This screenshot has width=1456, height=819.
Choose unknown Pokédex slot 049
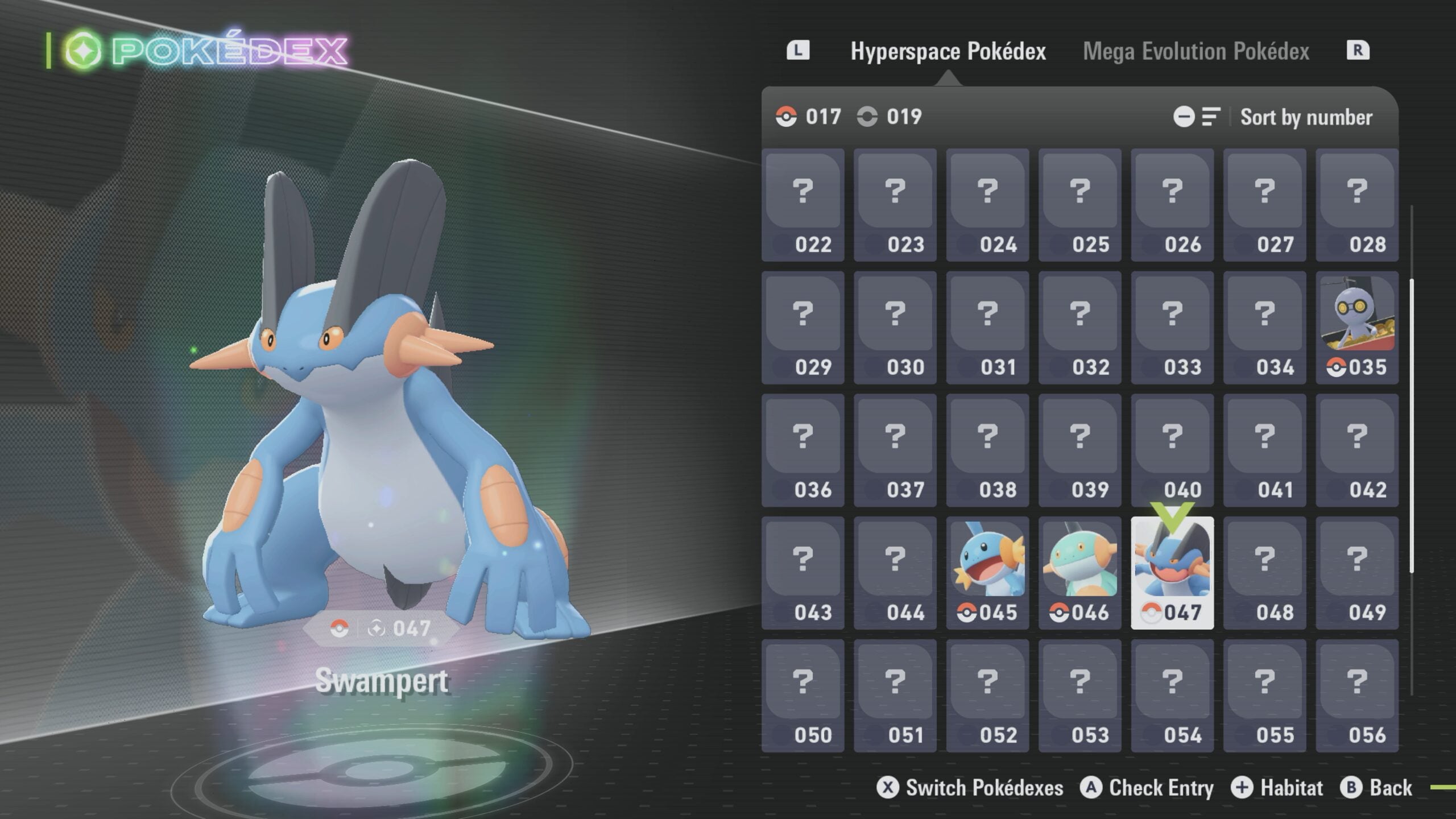coord(1356,572)
